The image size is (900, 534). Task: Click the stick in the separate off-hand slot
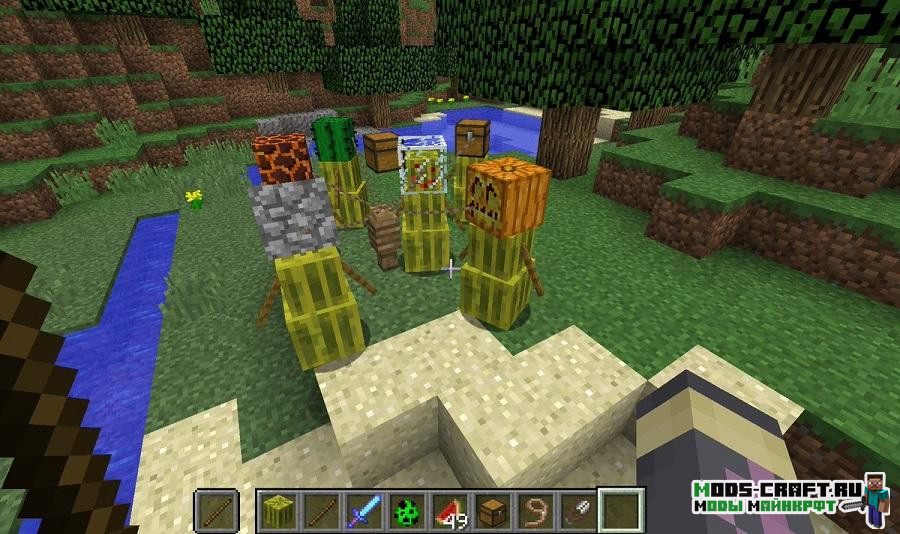point(216,510)
